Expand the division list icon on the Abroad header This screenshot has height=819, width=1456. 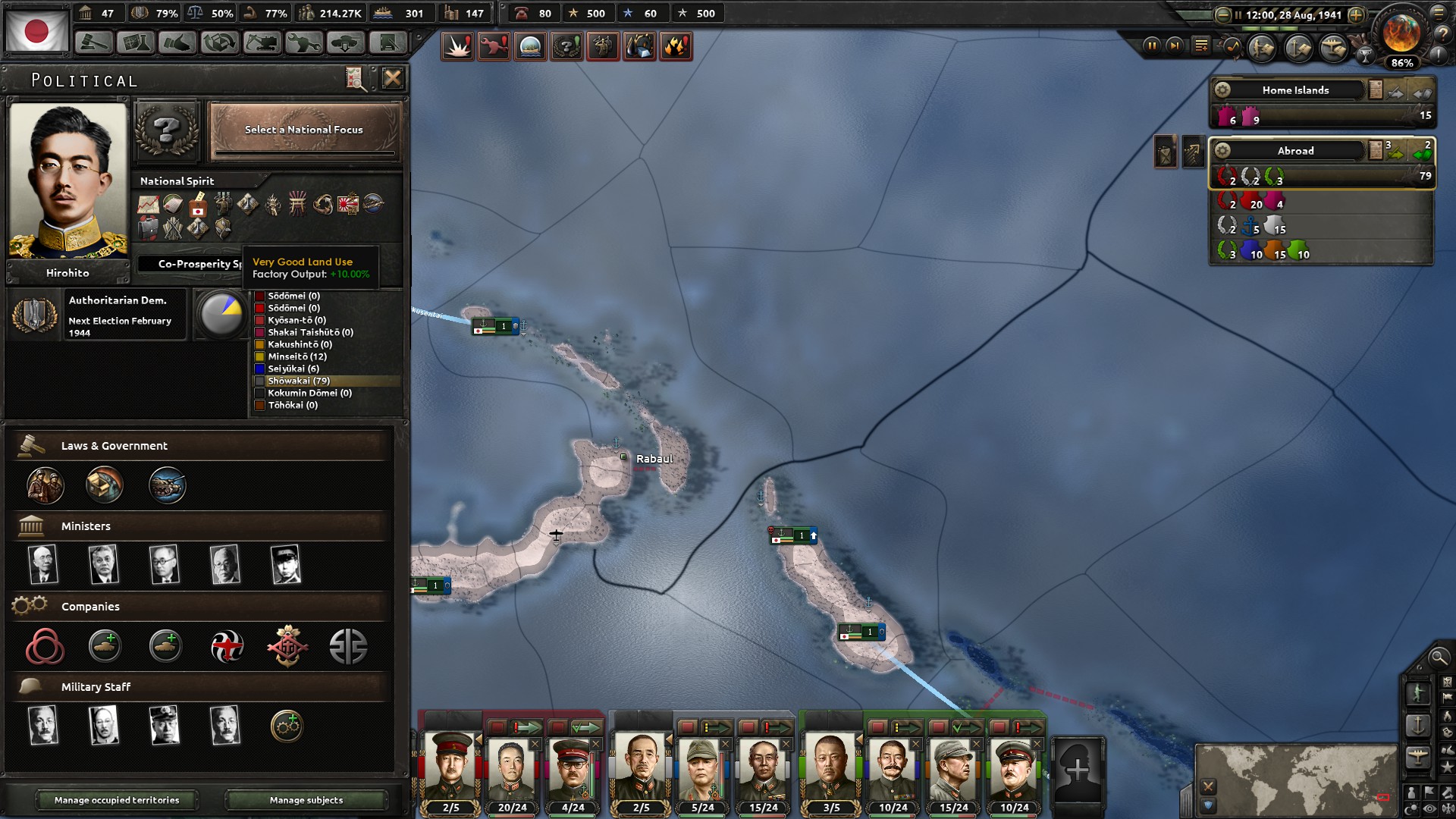1376,150
